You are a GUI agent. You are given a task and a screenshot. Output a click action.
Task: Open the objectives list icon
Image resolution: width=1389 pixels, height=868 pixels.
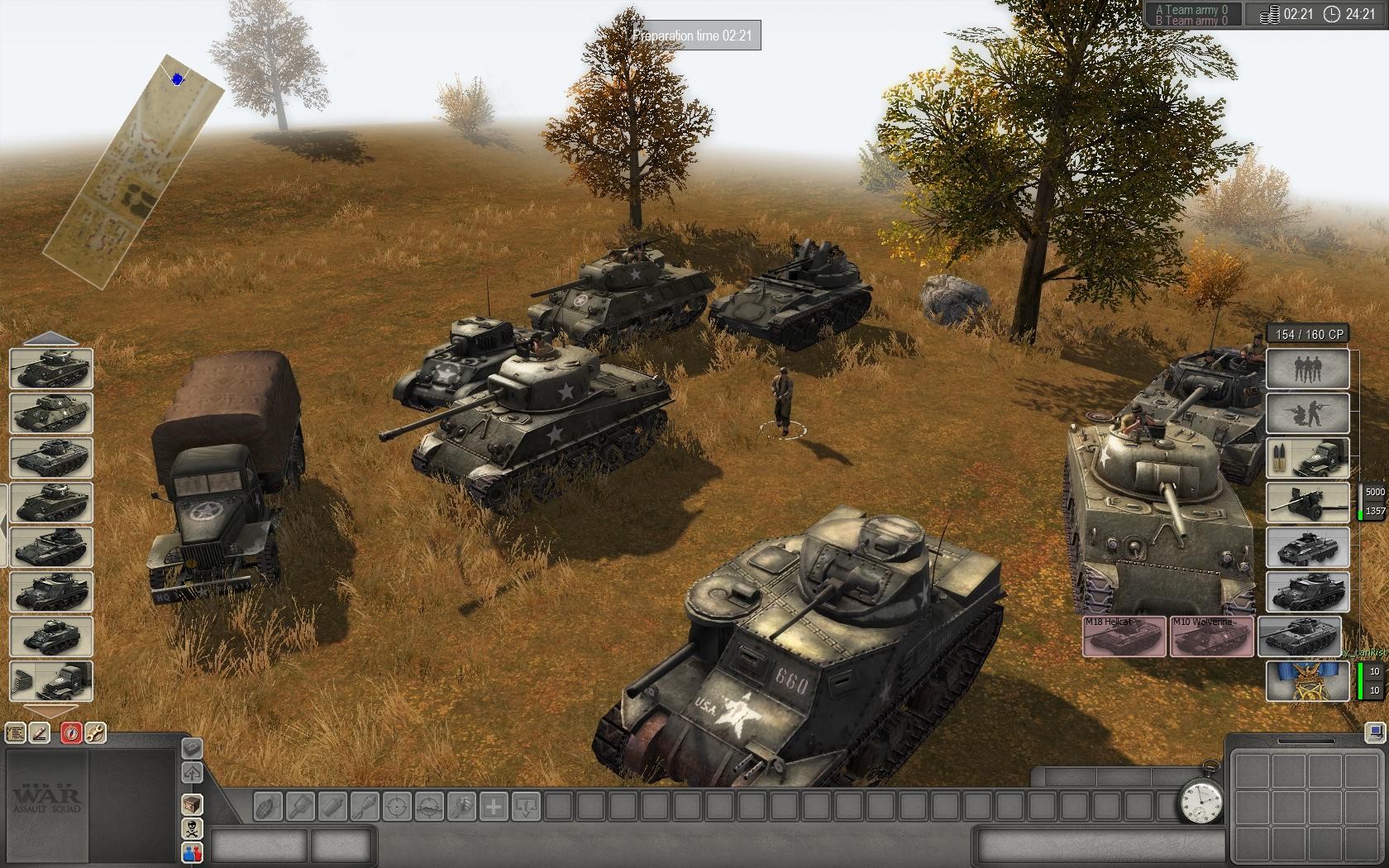click(15, 732)
